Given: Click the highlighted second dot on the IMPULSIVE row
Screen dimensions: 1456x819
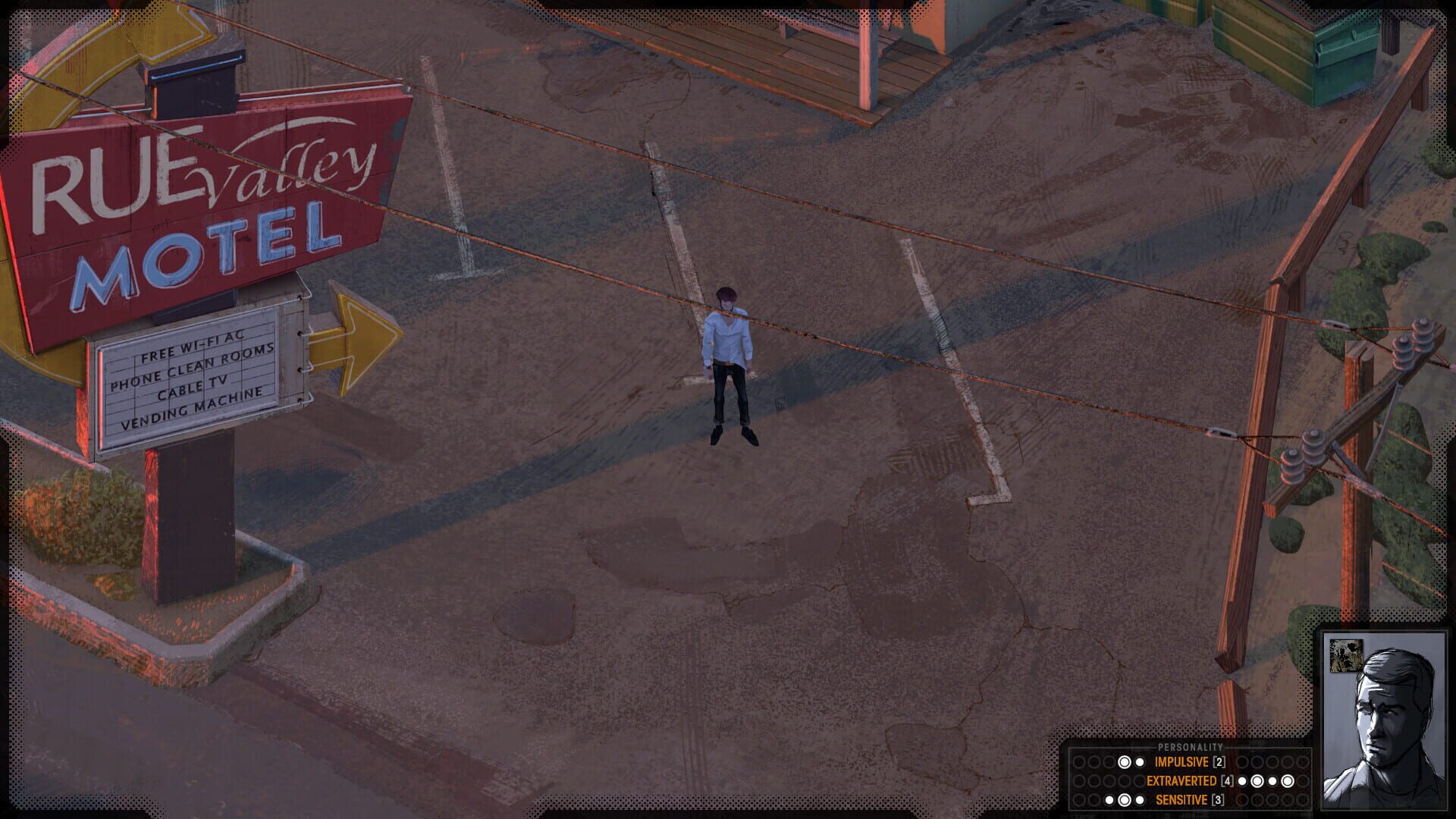Looking at the screenshot, I should pyautogui.click(x=1125, y=761).
